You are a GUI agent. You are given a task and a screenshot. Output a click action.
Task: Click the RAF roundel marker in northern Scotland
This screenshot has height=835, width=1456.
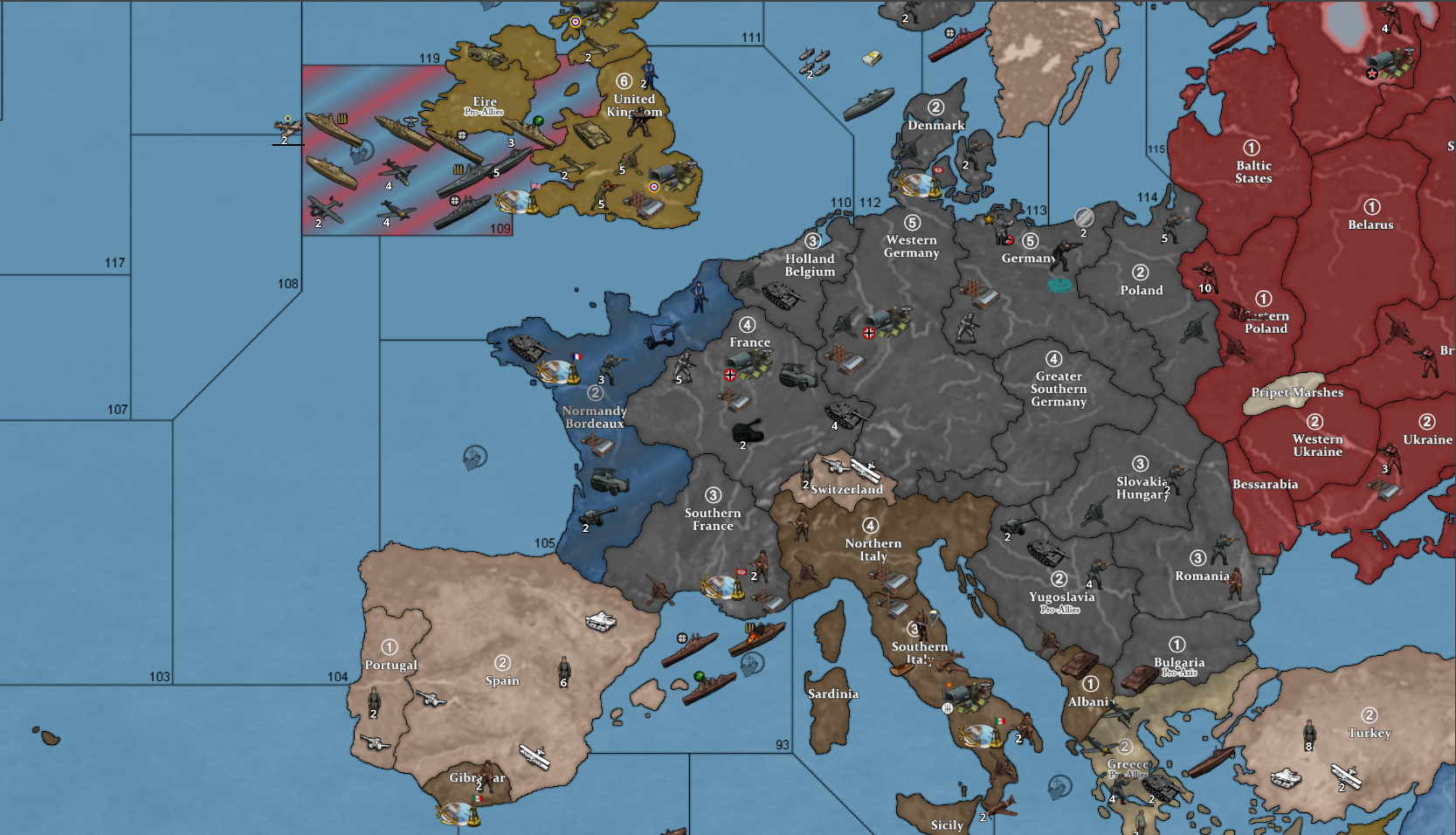pyautogui.click(x=576, y=21)
